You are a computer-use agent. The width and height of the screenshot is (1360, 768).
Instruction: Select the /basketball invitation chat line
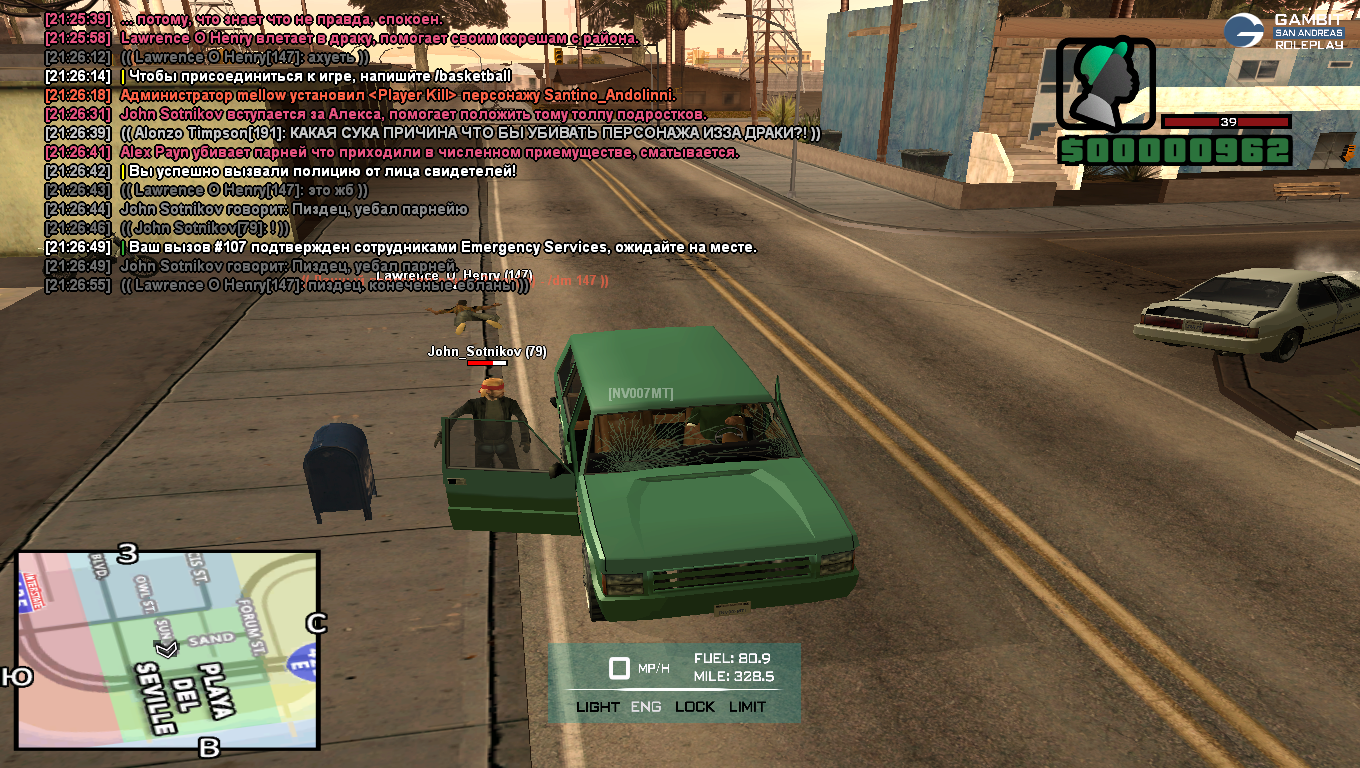(316, 76)
